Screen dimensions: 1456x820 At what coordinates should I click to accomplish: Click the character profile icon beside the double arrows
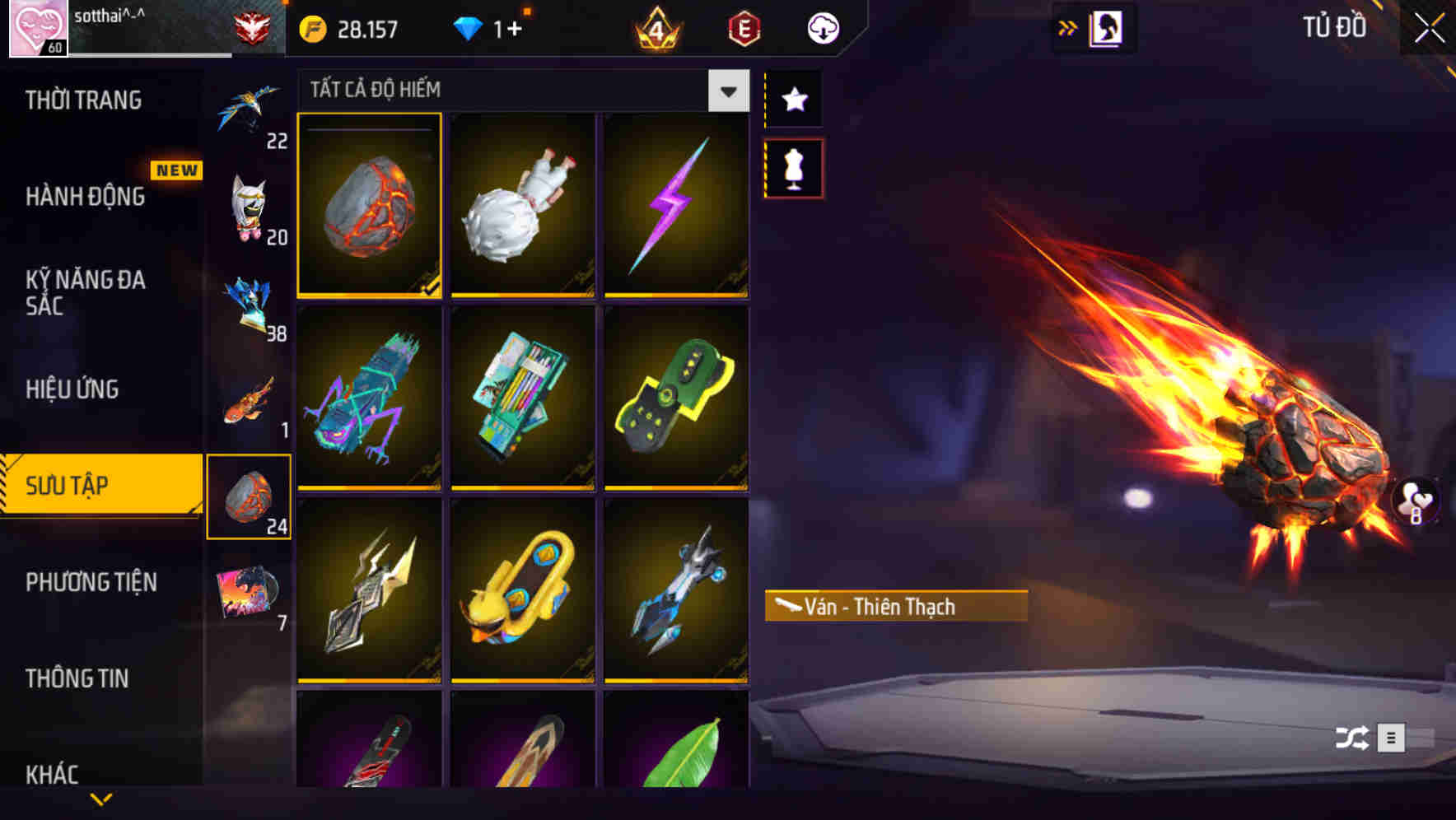[1105, 26]
